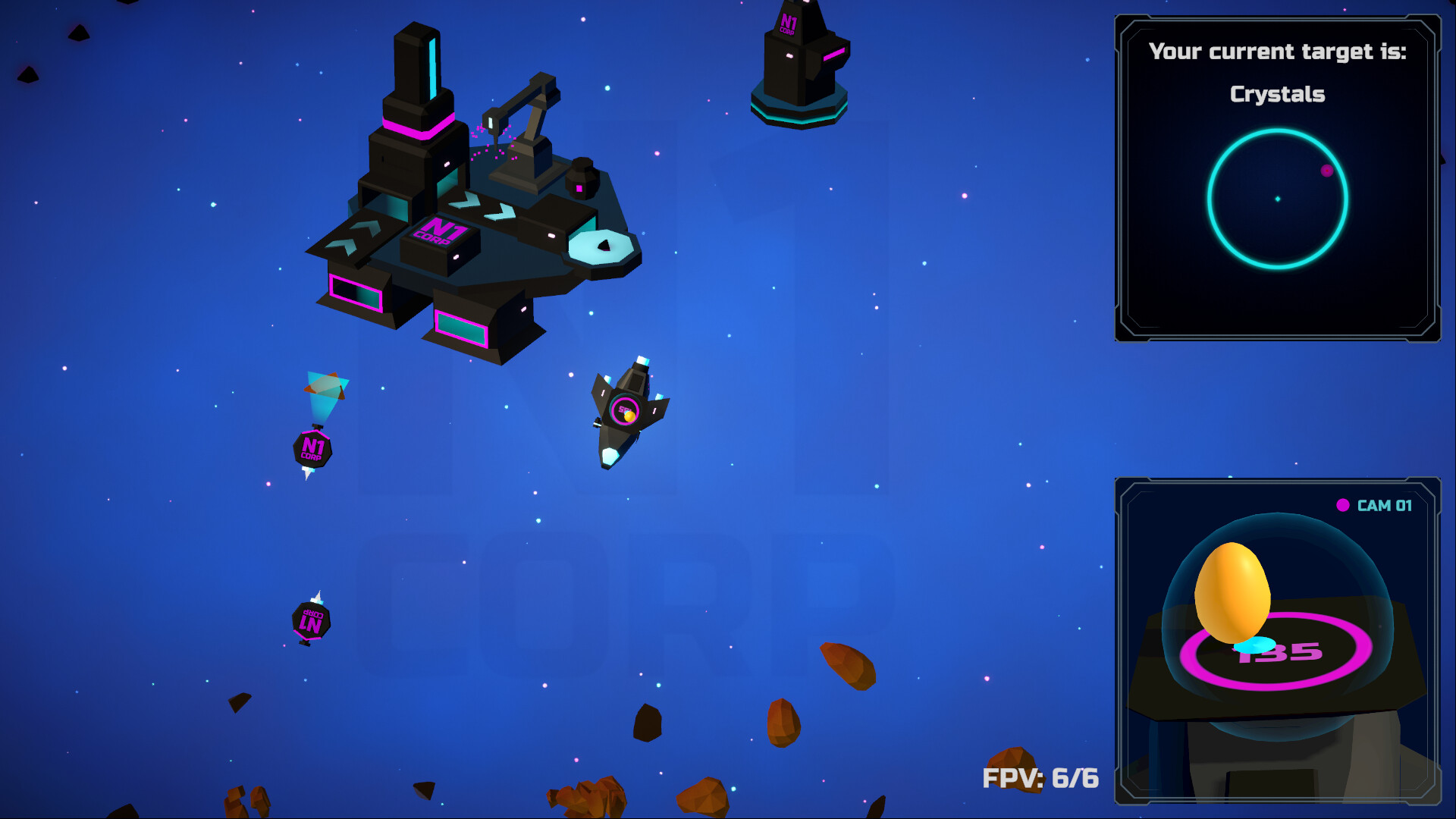Viewport: 1456px width, 819px height.
Task: Select the cyan landing pad on the platform
Action: pos(601,246)
